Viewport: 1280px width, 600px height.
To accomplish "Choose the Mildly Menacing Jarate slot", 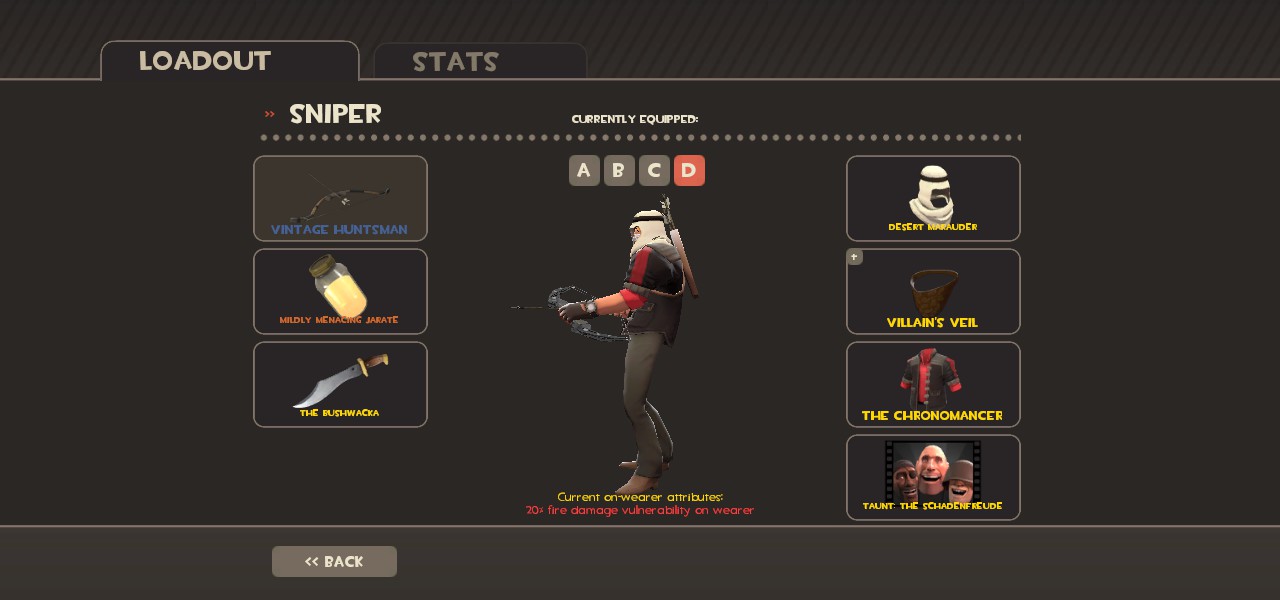I will pyautogui.click(x=340, y=291).
